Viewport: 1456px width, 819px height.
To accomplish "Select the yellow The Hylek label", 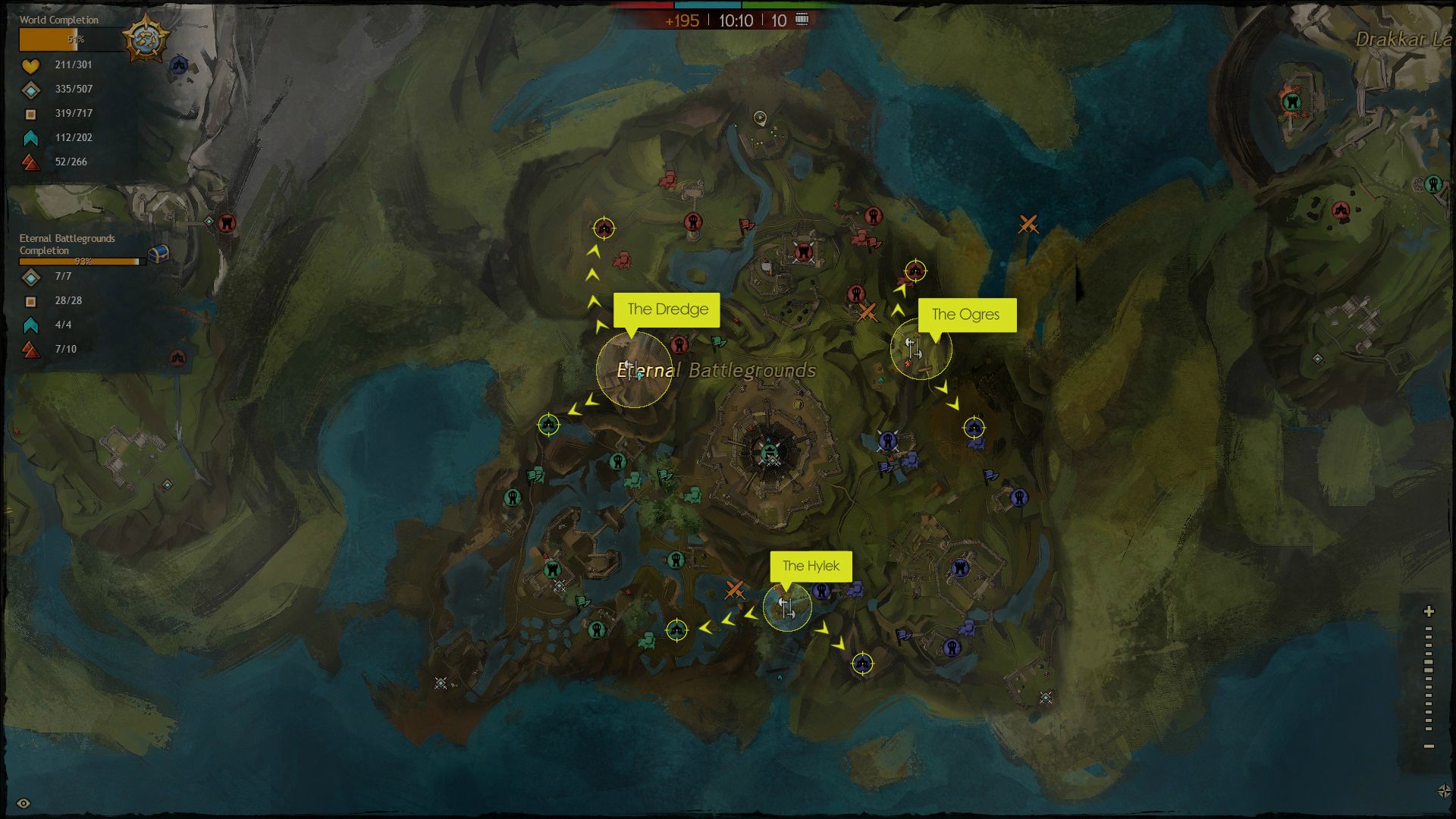I will coord(811,566).
